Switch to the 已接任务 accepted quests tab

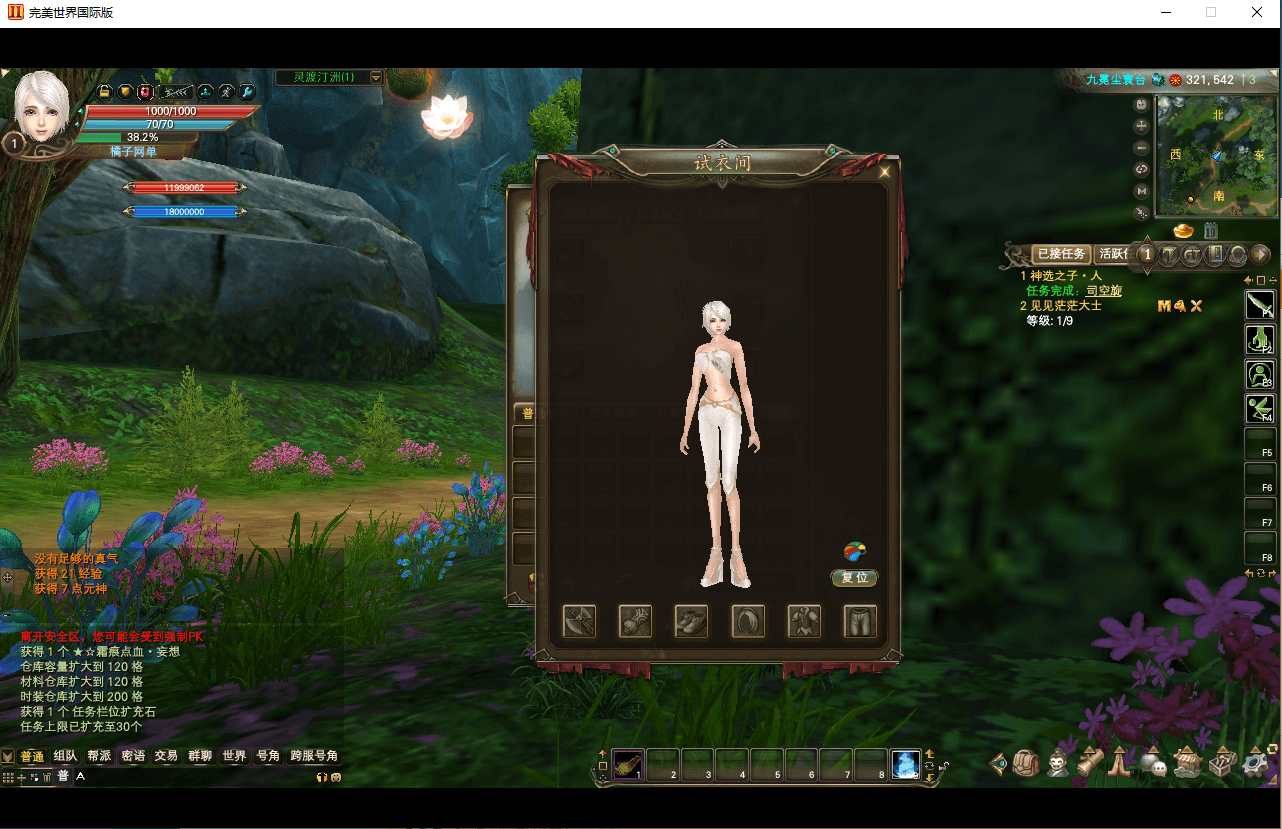pos(1060,254)
